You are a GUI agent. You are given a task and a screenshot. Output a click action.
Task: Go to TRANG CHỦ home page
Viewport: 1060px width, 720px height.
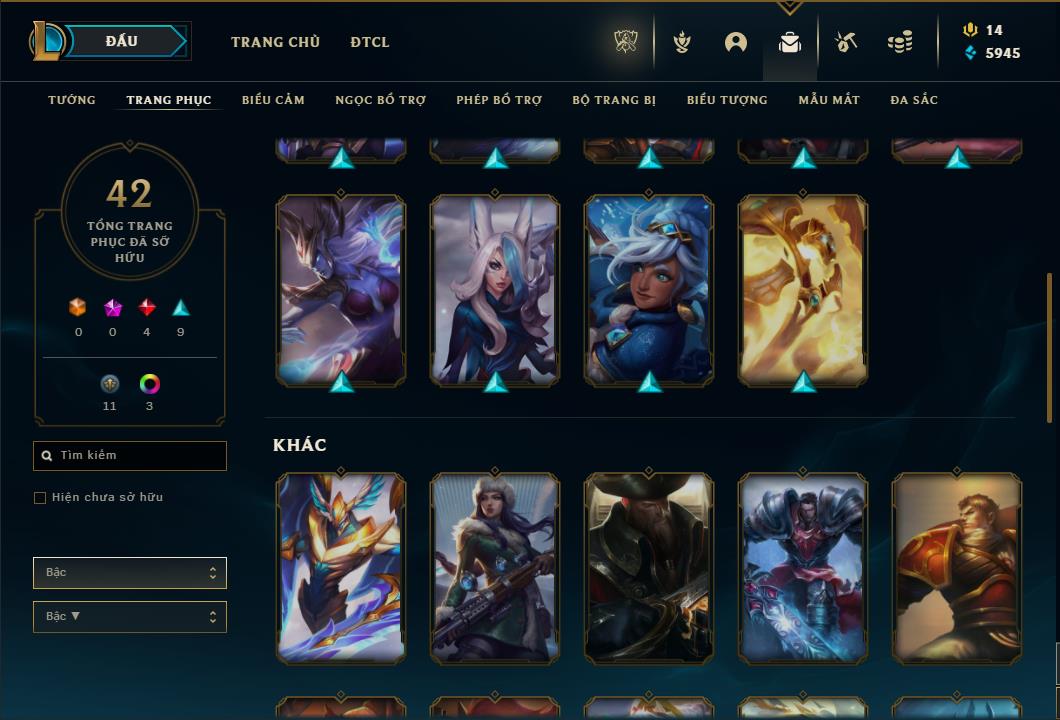click(x=275, y=42)
